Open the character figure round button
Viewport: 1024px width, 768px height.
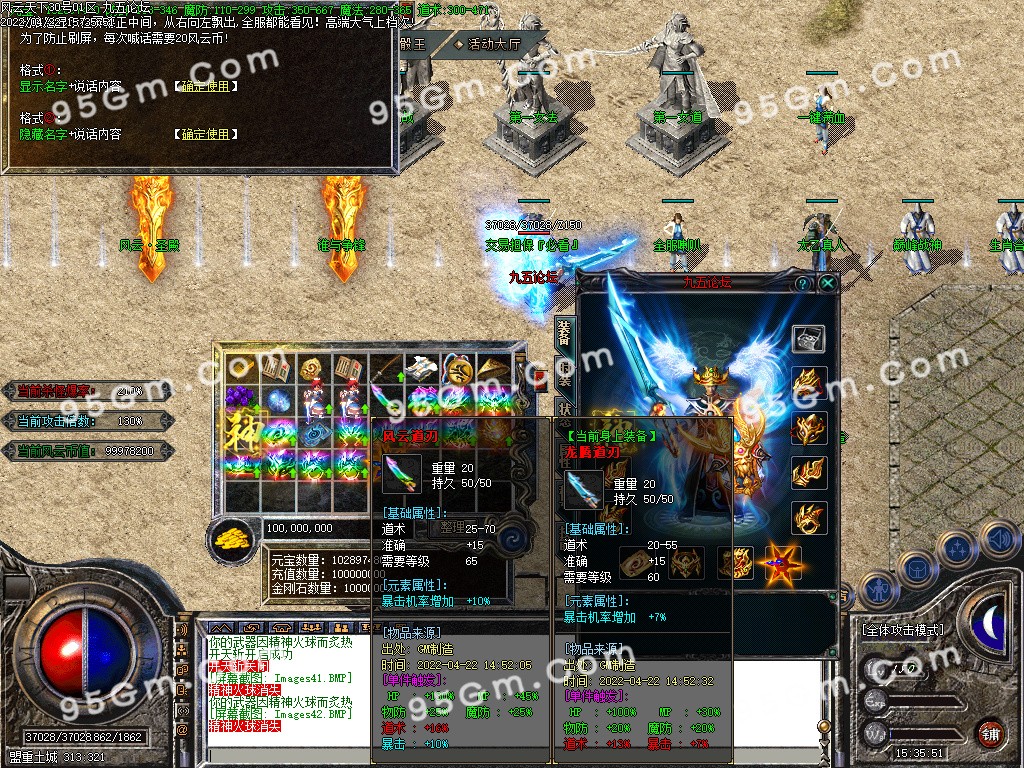point(878,590)
